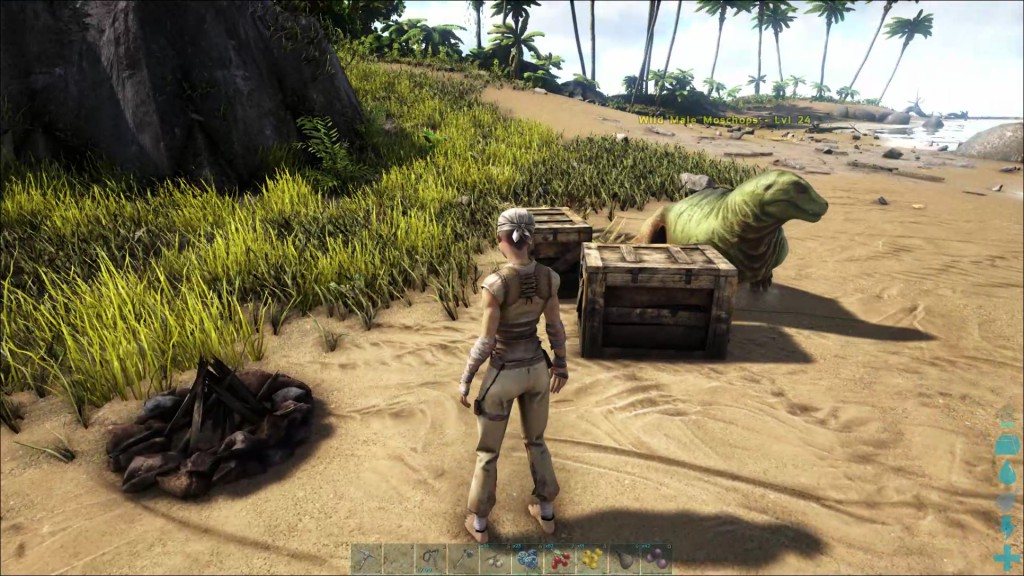
Task: Choose the purple berries slot
Action: (x=654, y=558)
